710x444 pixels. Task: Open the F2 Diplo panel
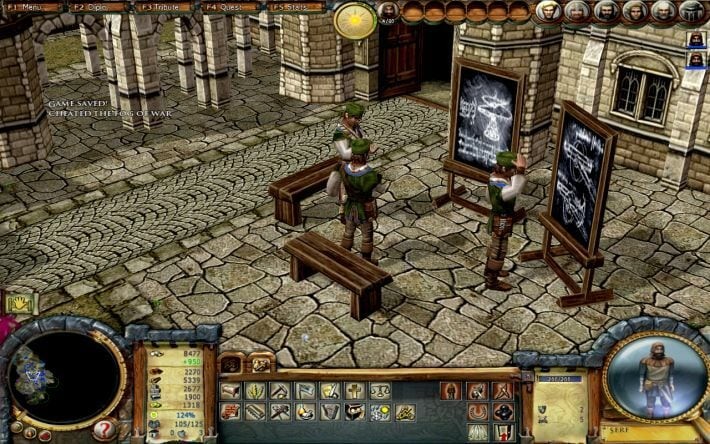94,7
